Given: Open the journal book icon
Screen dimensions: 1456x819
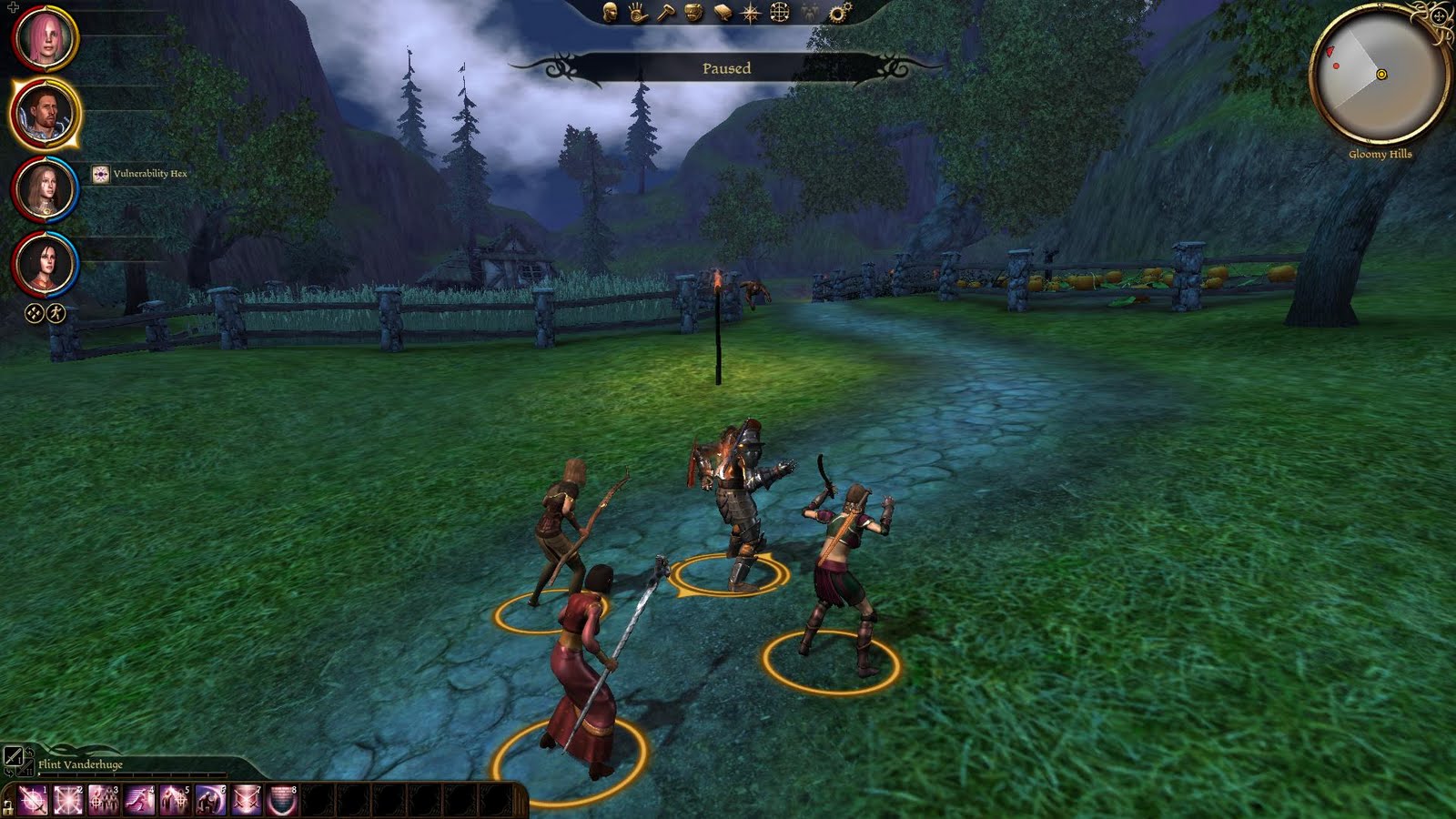Looking at the screenshot, I should (x=723, y=12).
